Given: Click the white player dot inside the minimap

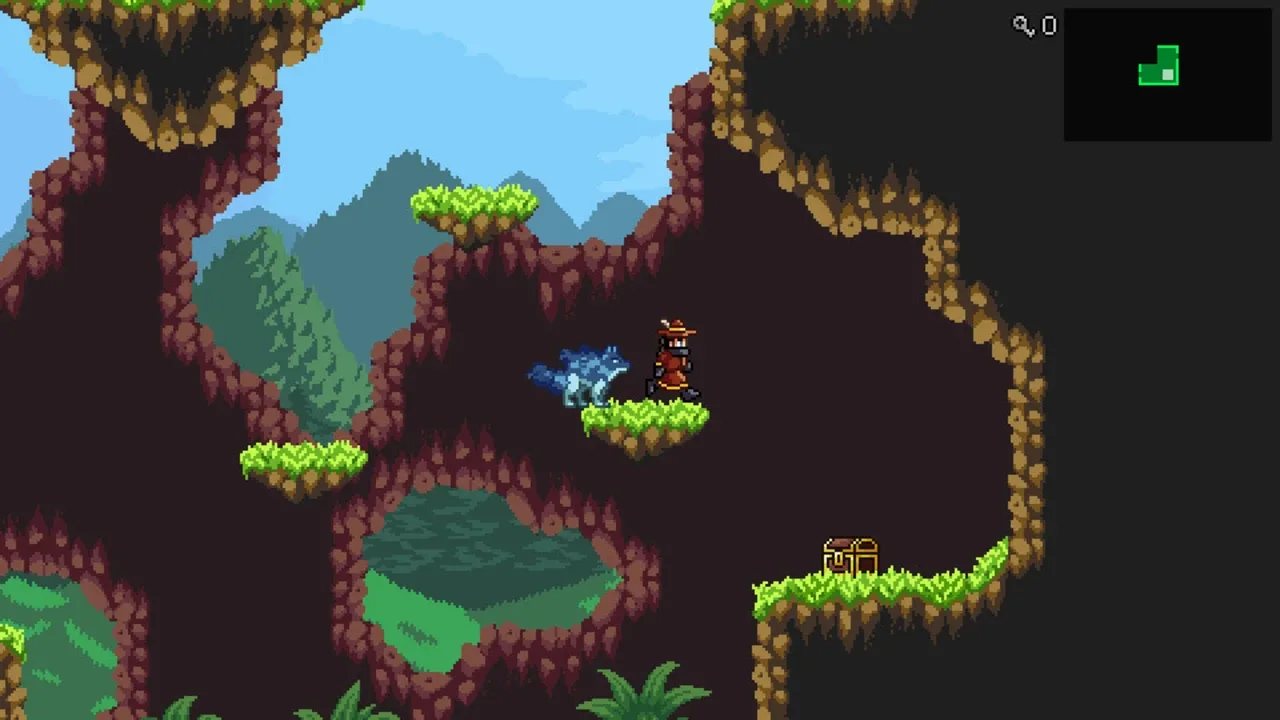Looking at the screenshot, I should coord(1168,75).
